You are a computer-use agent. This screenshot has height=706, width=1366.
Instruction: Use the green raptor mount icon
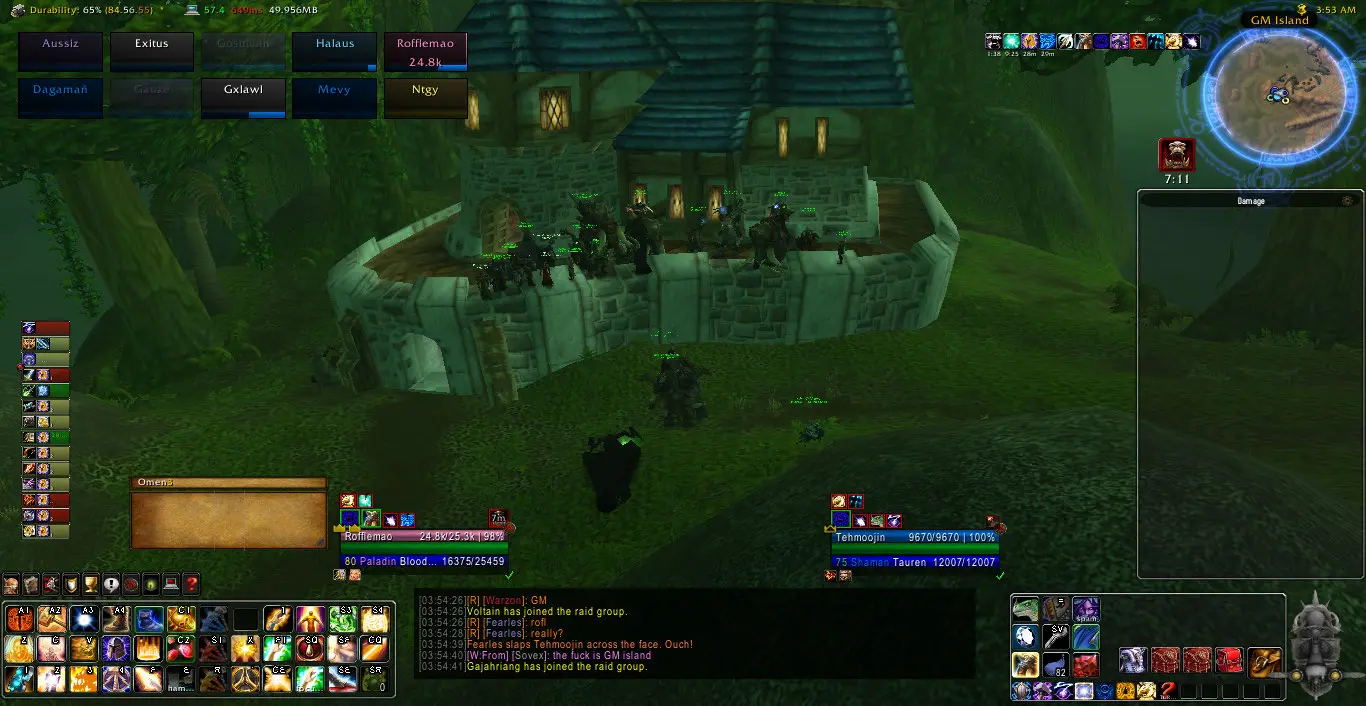(x=1025, y=609)
